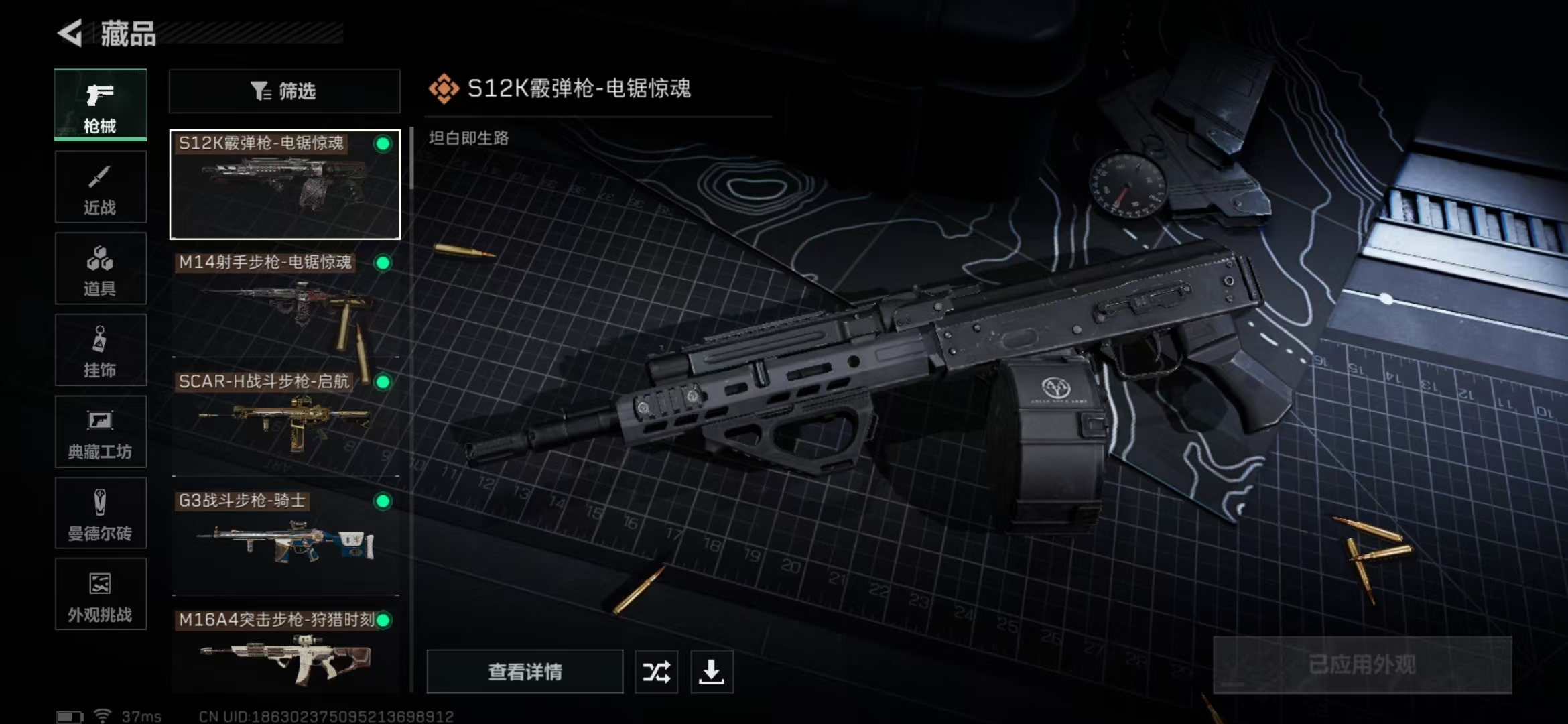This screenshot has width=1568, height=724.
Task: Switch to the 曼德尔砖 category
Action: [101, 514]
